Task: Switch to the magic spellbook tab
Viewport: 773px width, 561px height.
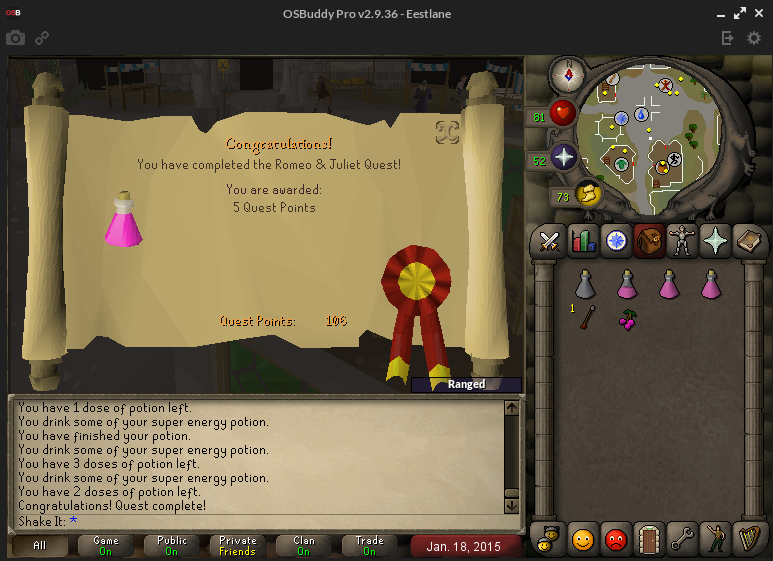Action: pyautogui.click(x=748, y=241)
